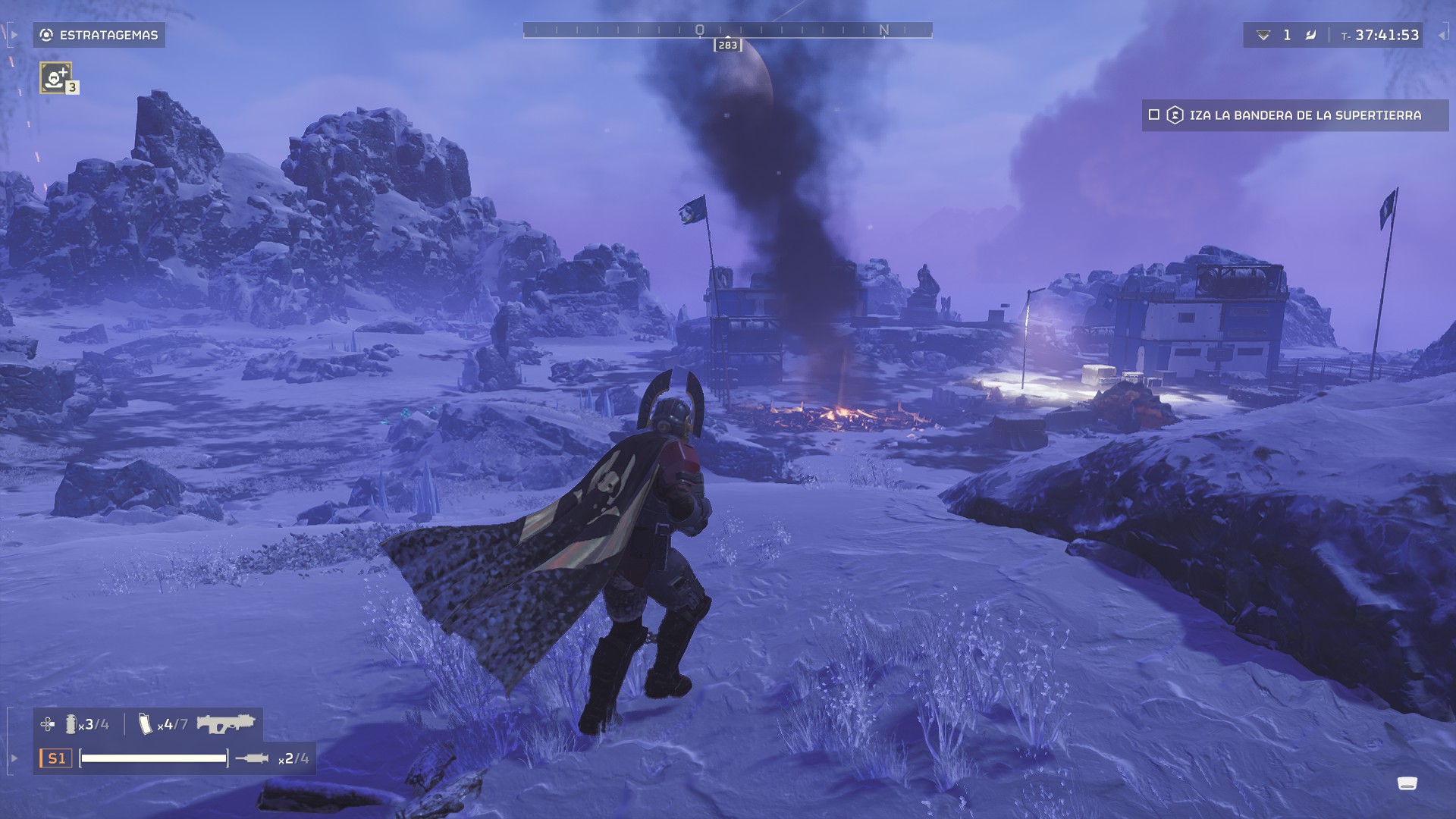This screenshot has height=819, width=1456.
Task: Open the Estratagemas panel
Action: point(99,35)
